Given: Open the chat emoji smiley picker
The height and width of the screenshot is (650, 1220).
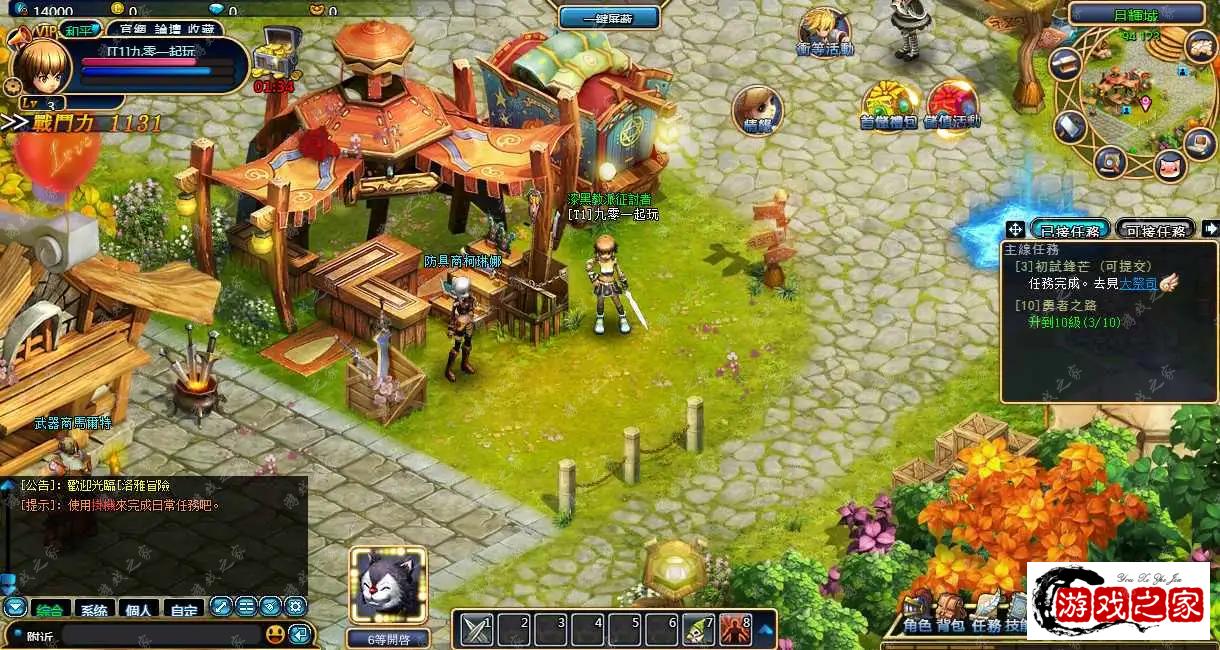Looking at the screenshot, I should [275, 634].
